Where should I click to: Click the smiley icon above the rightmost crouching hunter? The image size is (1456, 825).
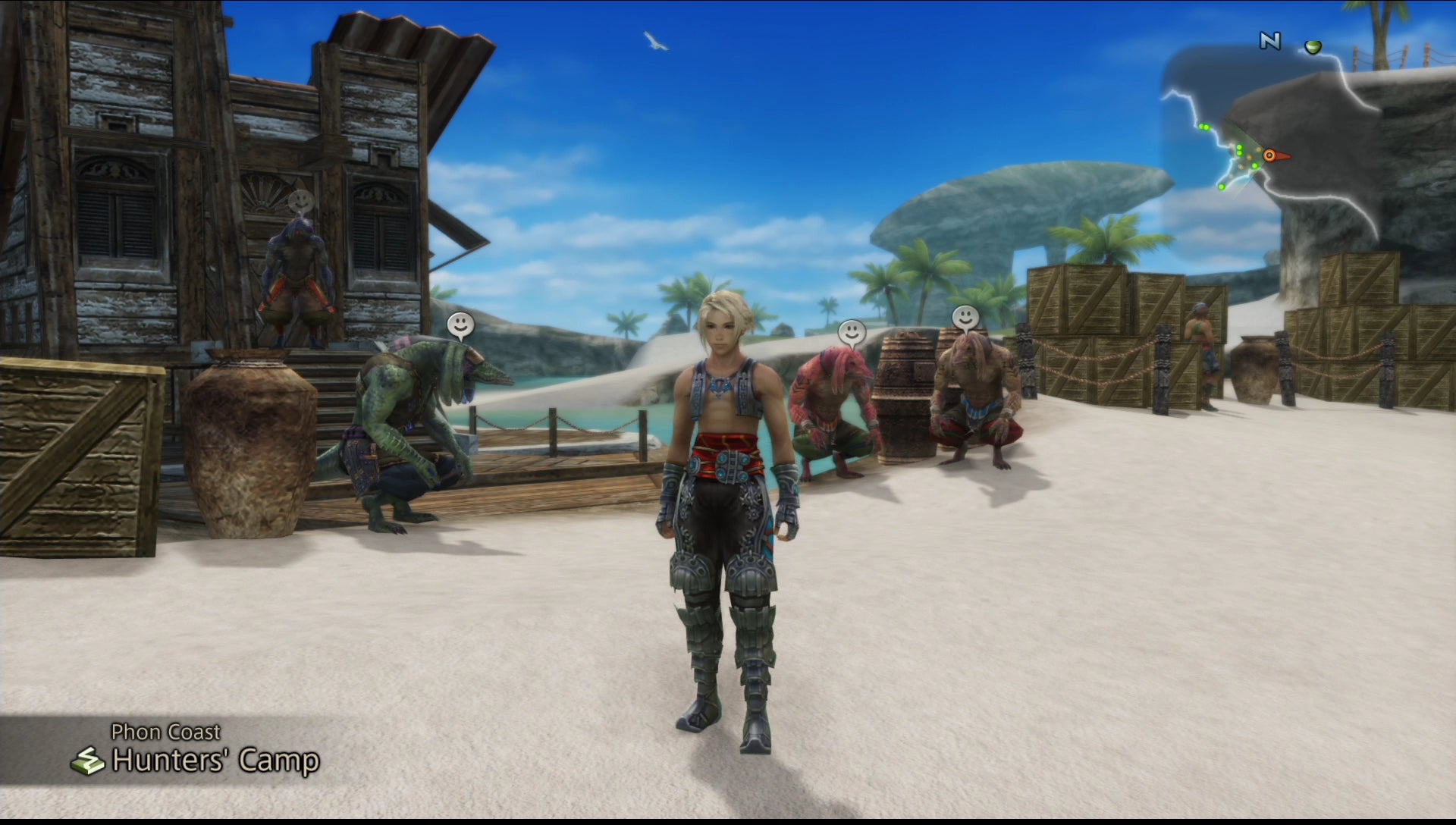(x=966, y=315)
